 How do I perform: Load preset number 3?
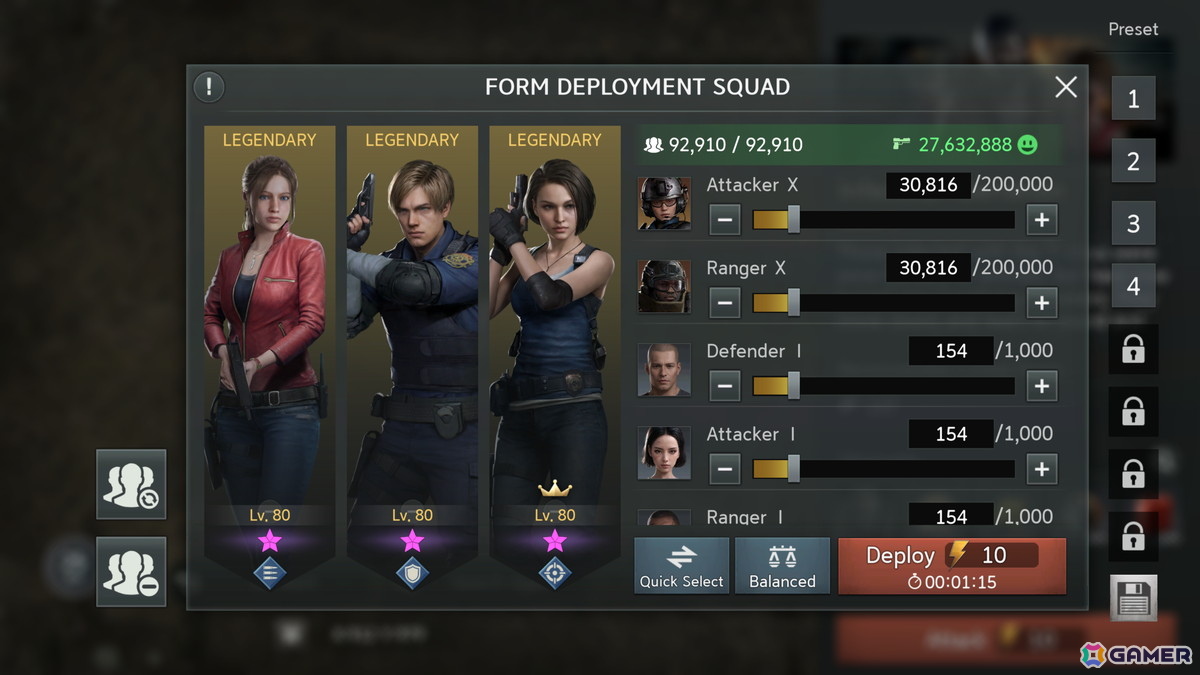(1133, 223)
